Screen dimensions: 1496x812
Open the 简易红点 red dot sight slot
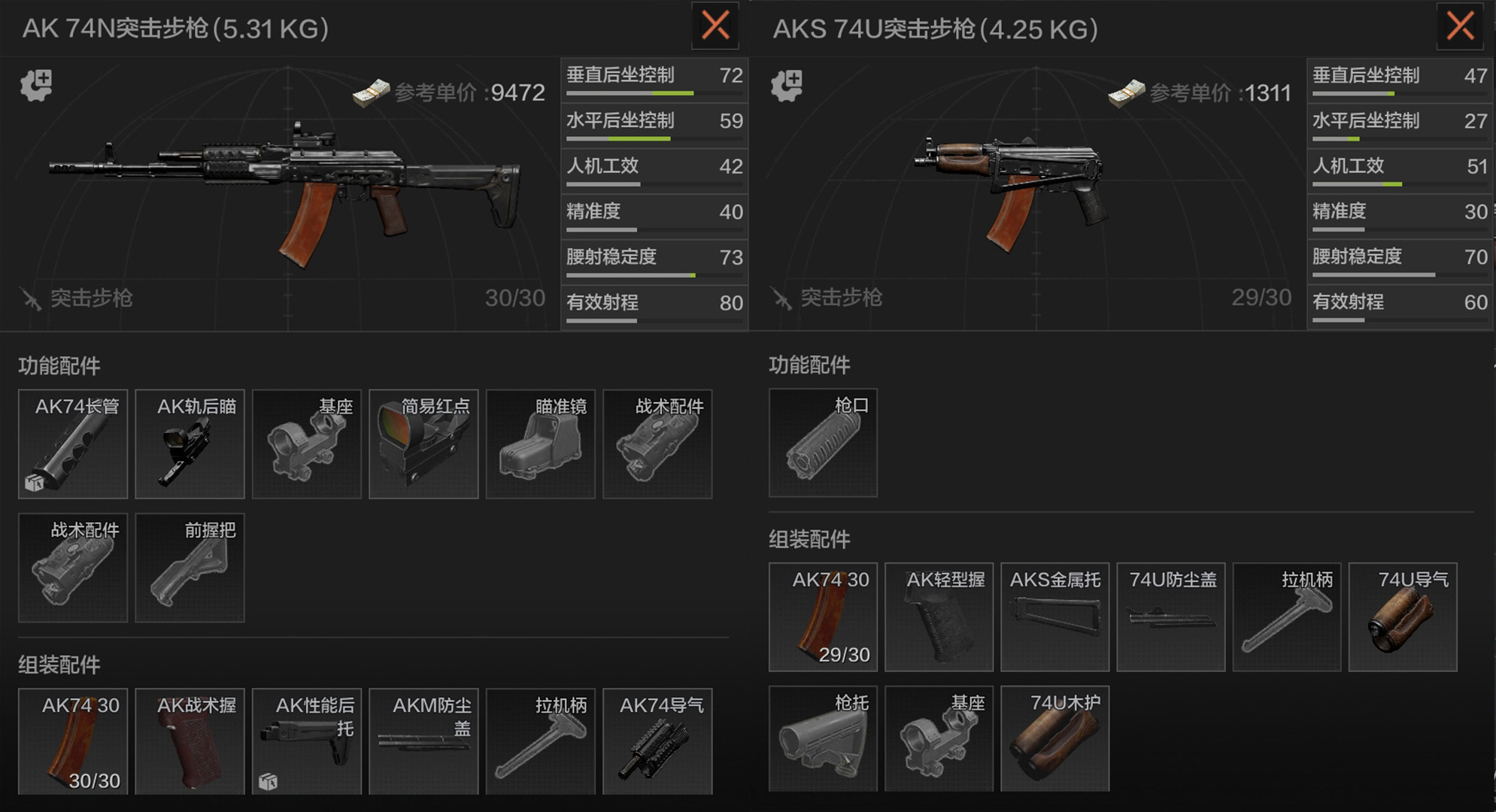pos(423,444)
